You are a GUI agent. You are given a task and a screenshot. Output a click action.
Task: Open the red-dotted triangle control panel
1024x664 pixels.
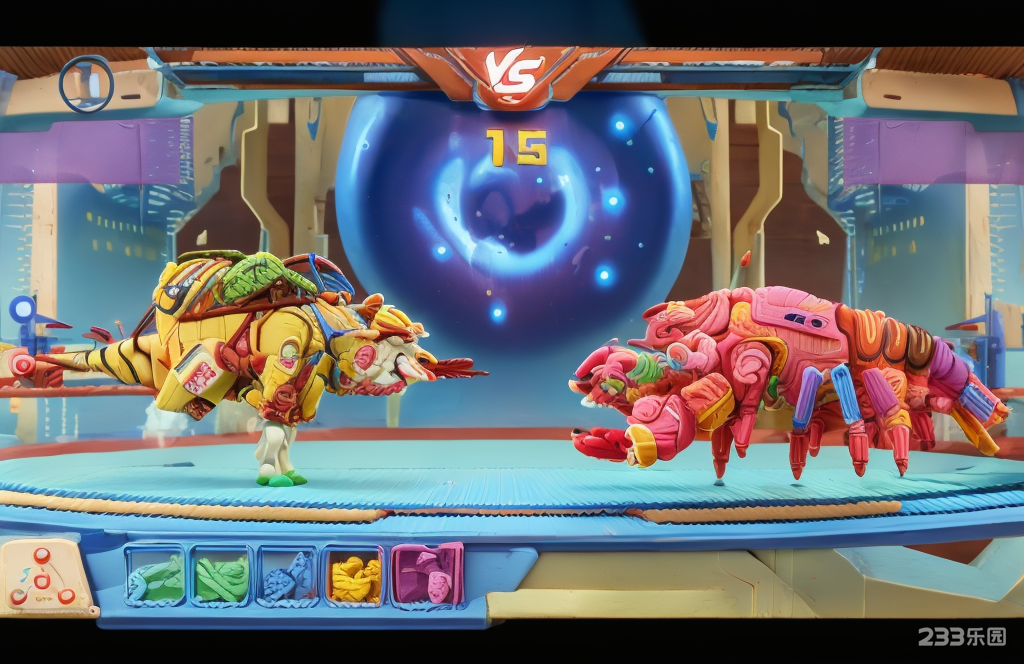pyautogui.click(x=43, y=577)
